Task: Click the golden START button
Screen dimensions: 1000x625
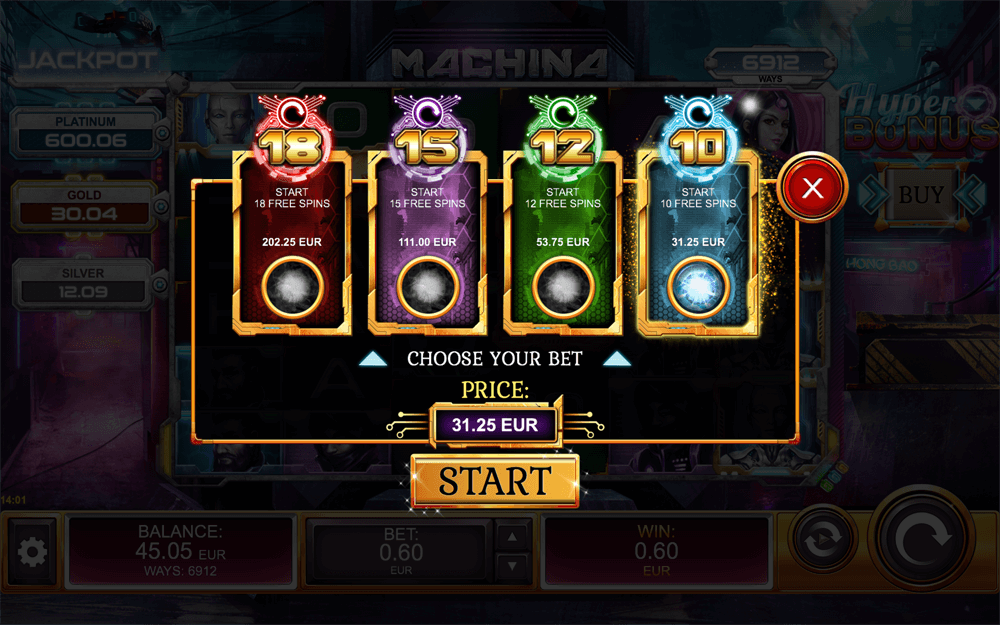Action: pyautogui.click(x=495, y=481)
